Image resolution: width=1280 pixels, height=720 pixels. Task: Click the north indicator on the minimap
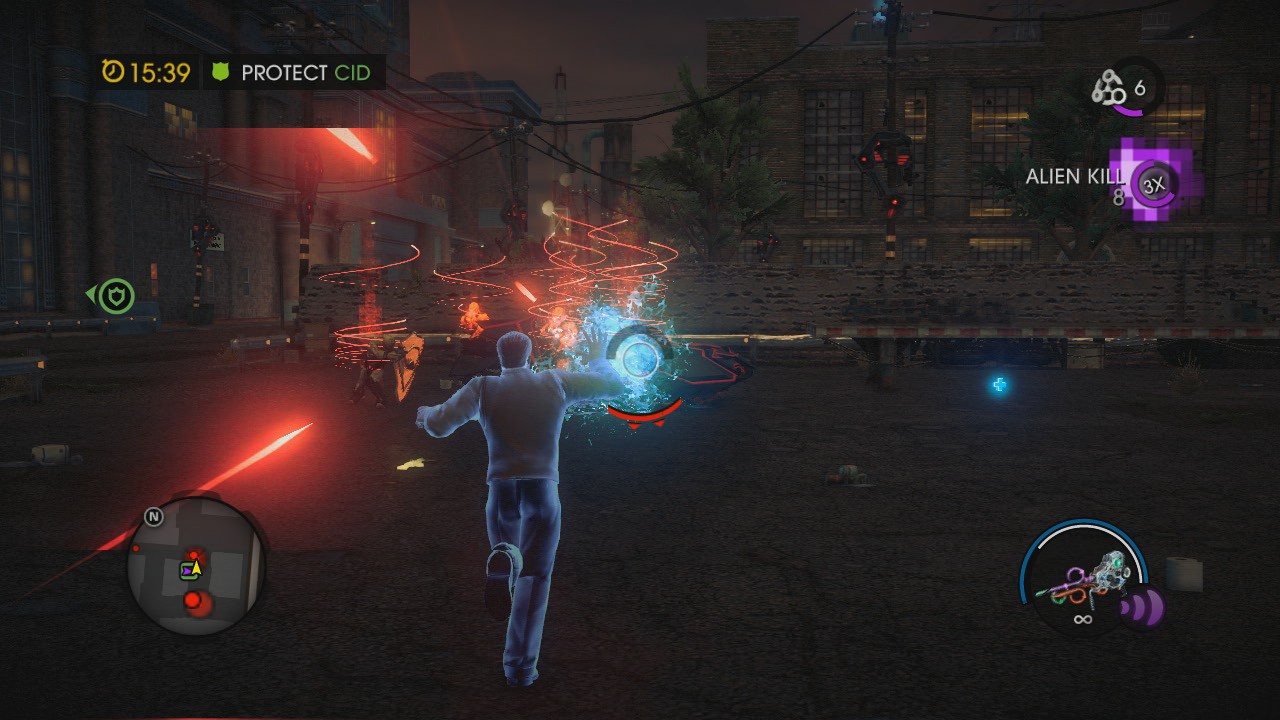(153, 517)
